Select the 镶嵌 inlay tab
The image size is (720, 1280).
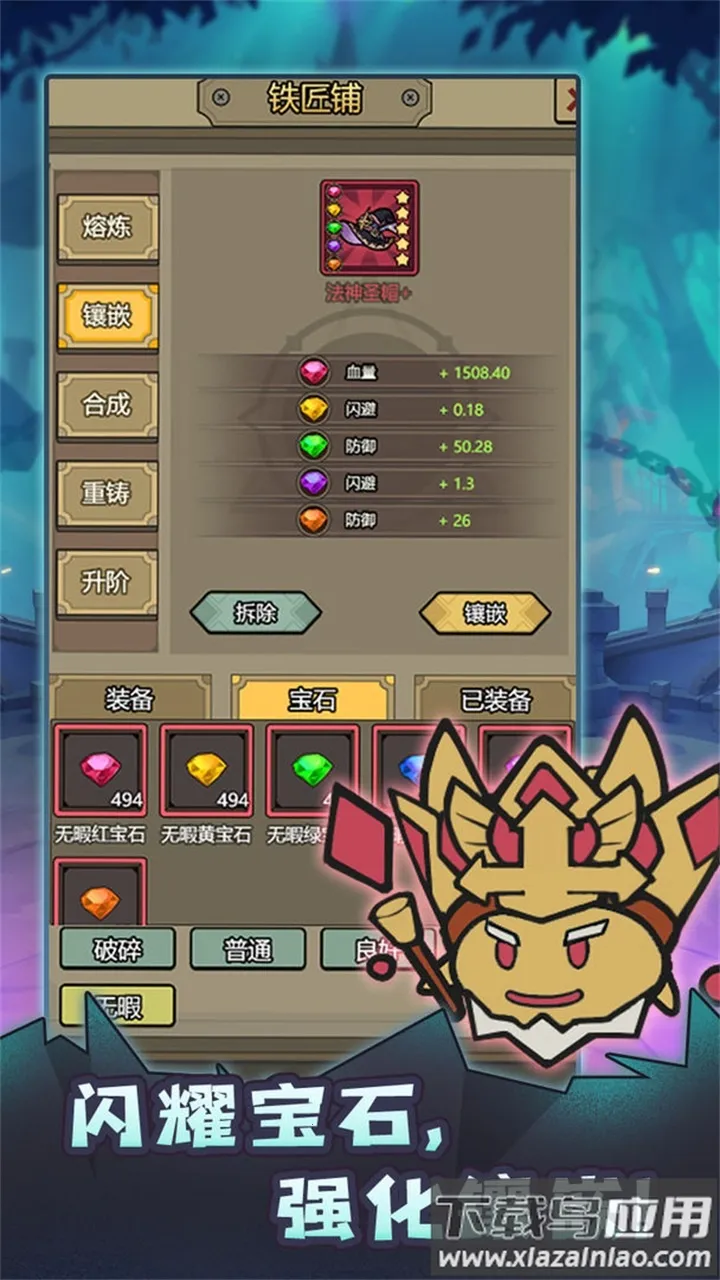107,316
